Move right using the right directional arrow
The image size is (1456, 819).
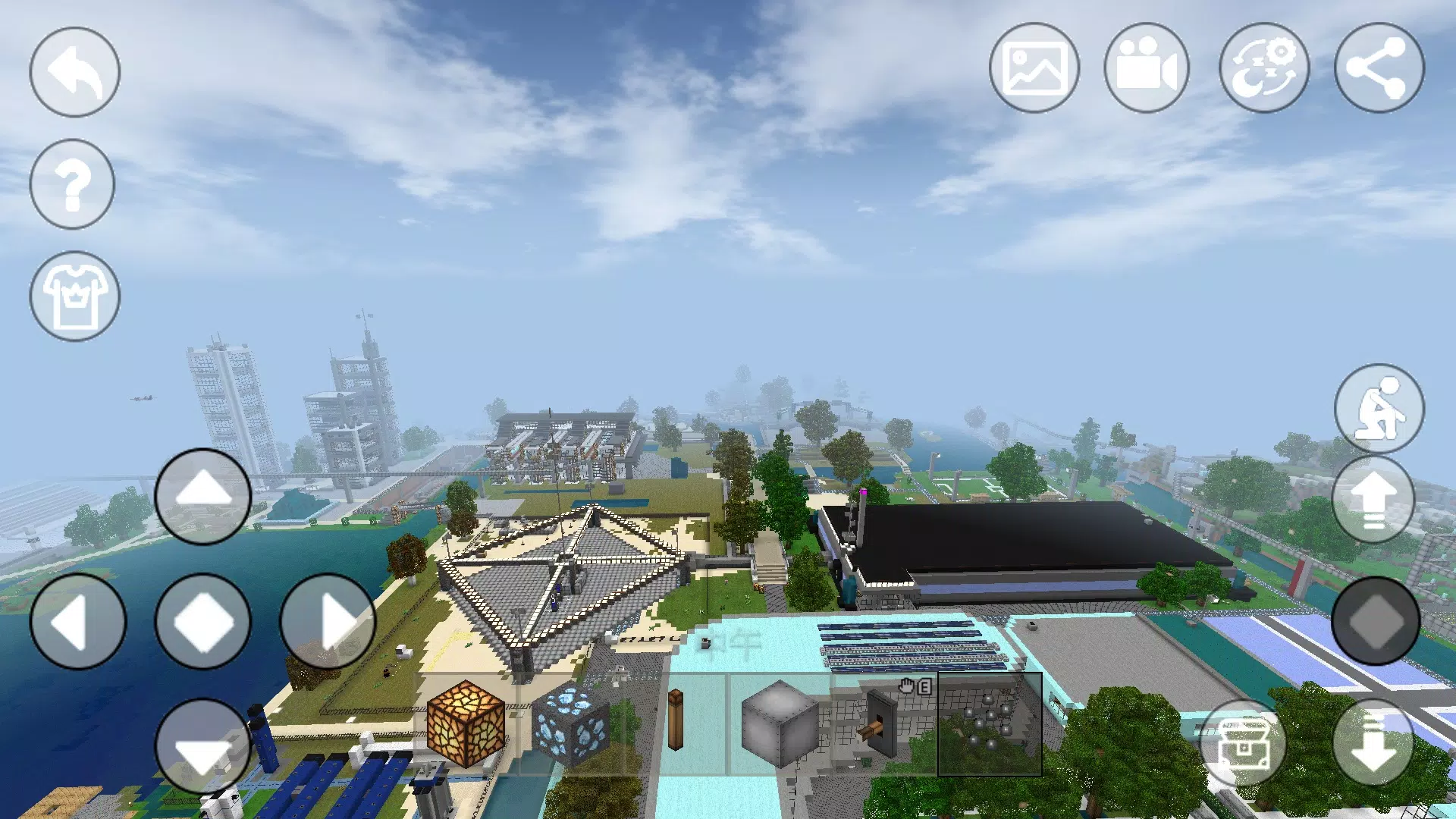click(326, 622)
